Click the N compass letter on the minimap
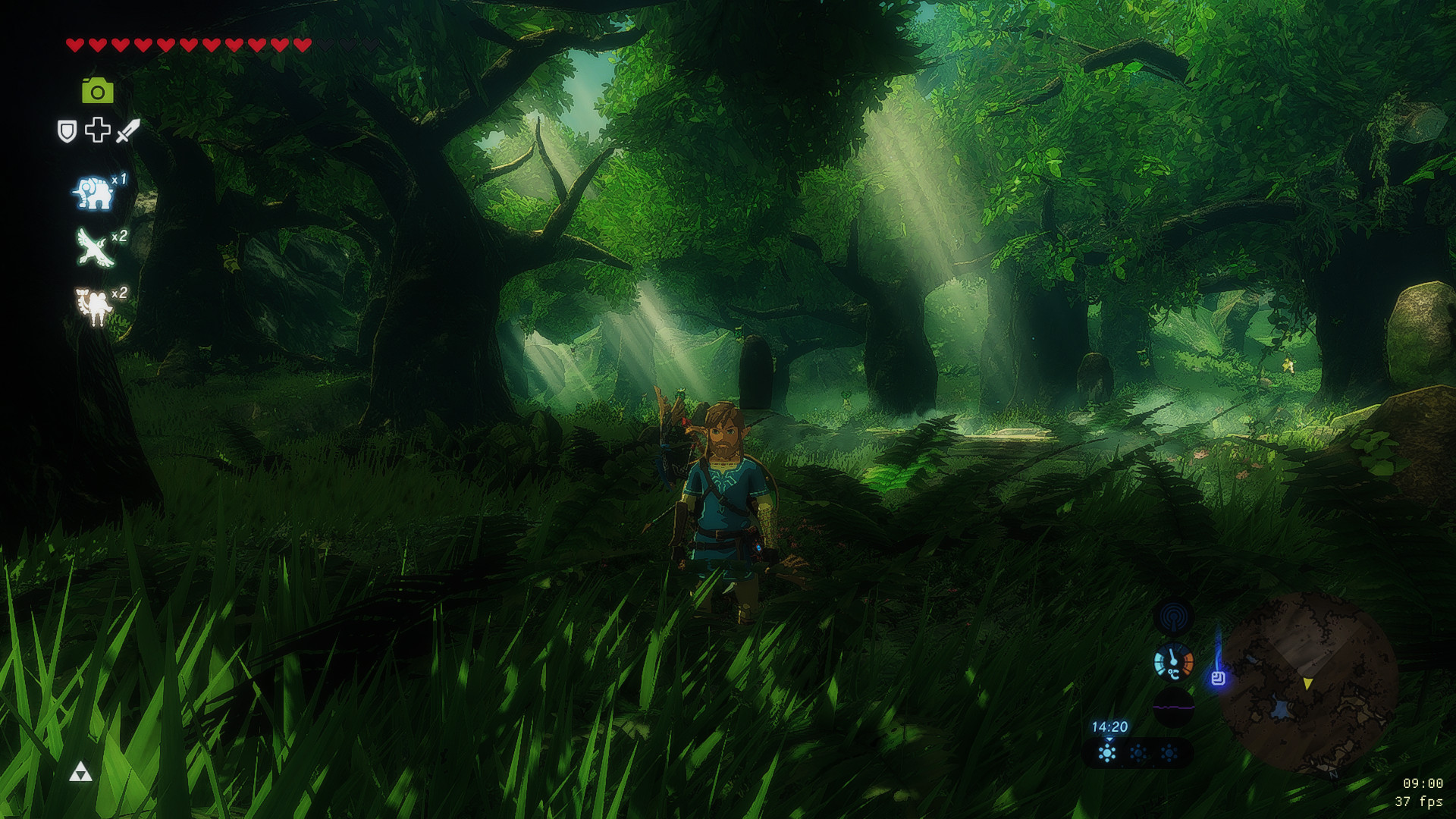This screenshot has height=819, width=1456. tap(1335, 775)
